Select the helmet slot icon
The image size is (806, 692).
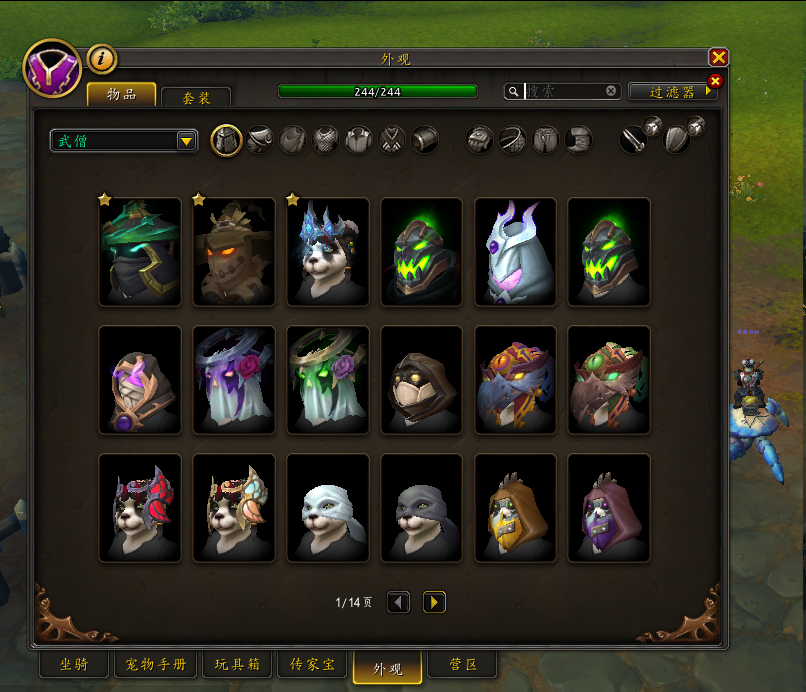point(227,140)
